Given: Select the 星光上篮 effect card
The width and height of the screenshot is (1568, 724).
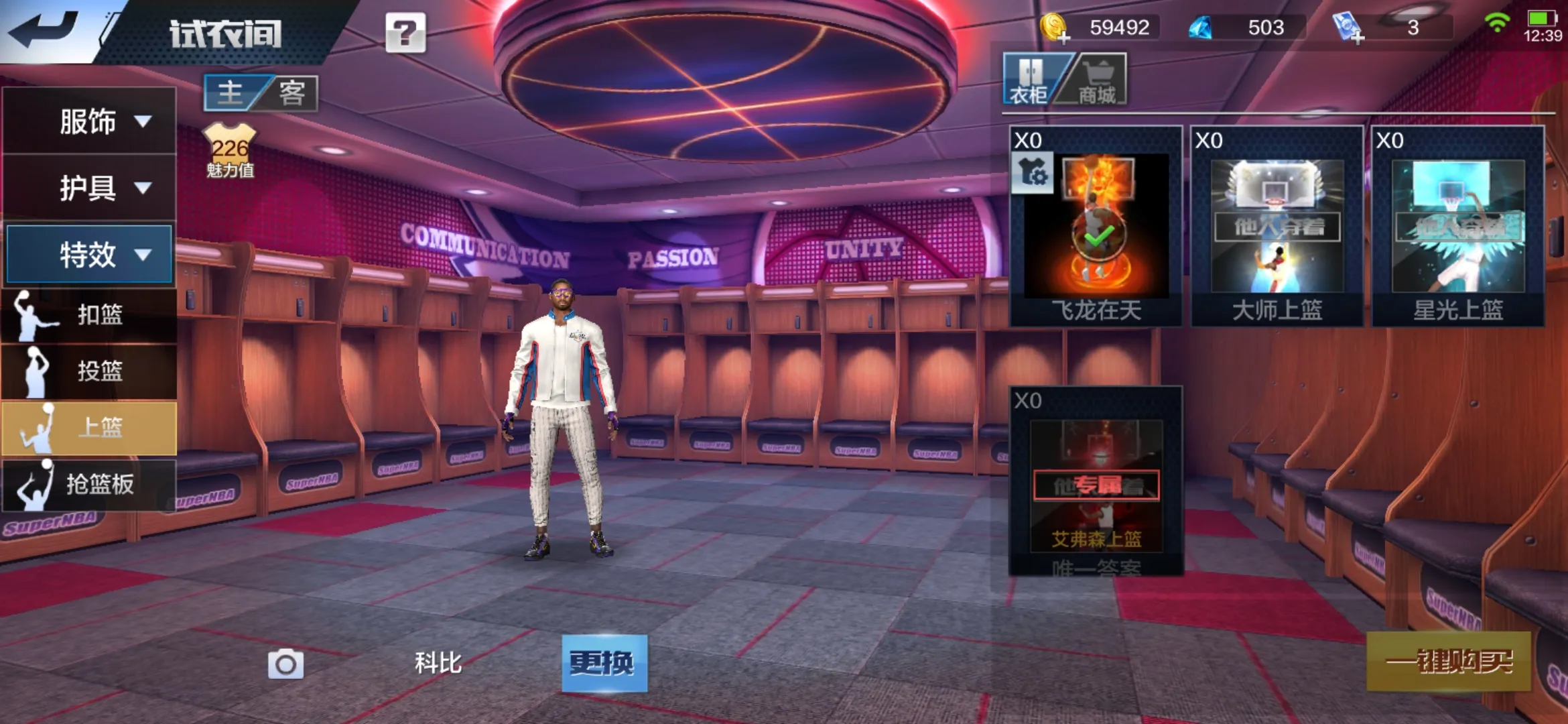Looking at the screenshot, I should (x=1458, y=227).
